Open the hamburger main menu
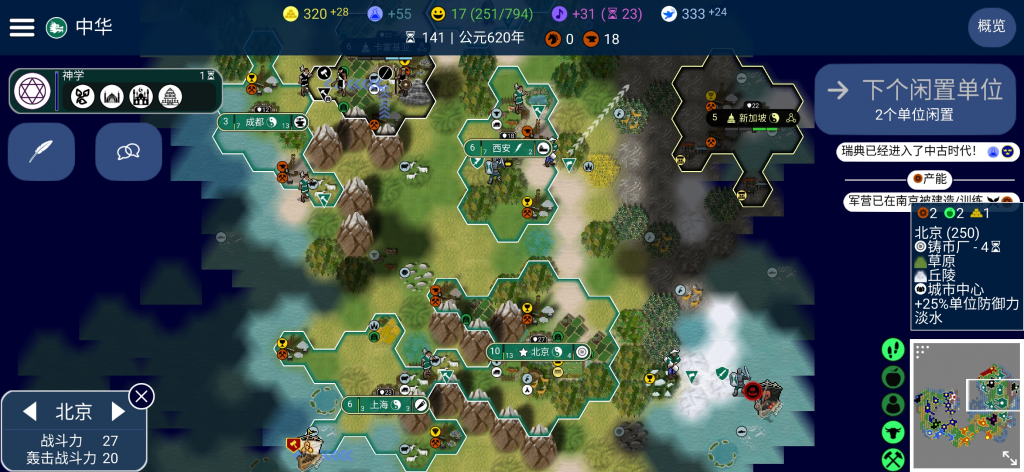This screenshot has height=472, width=1024. tap(22, 27)
